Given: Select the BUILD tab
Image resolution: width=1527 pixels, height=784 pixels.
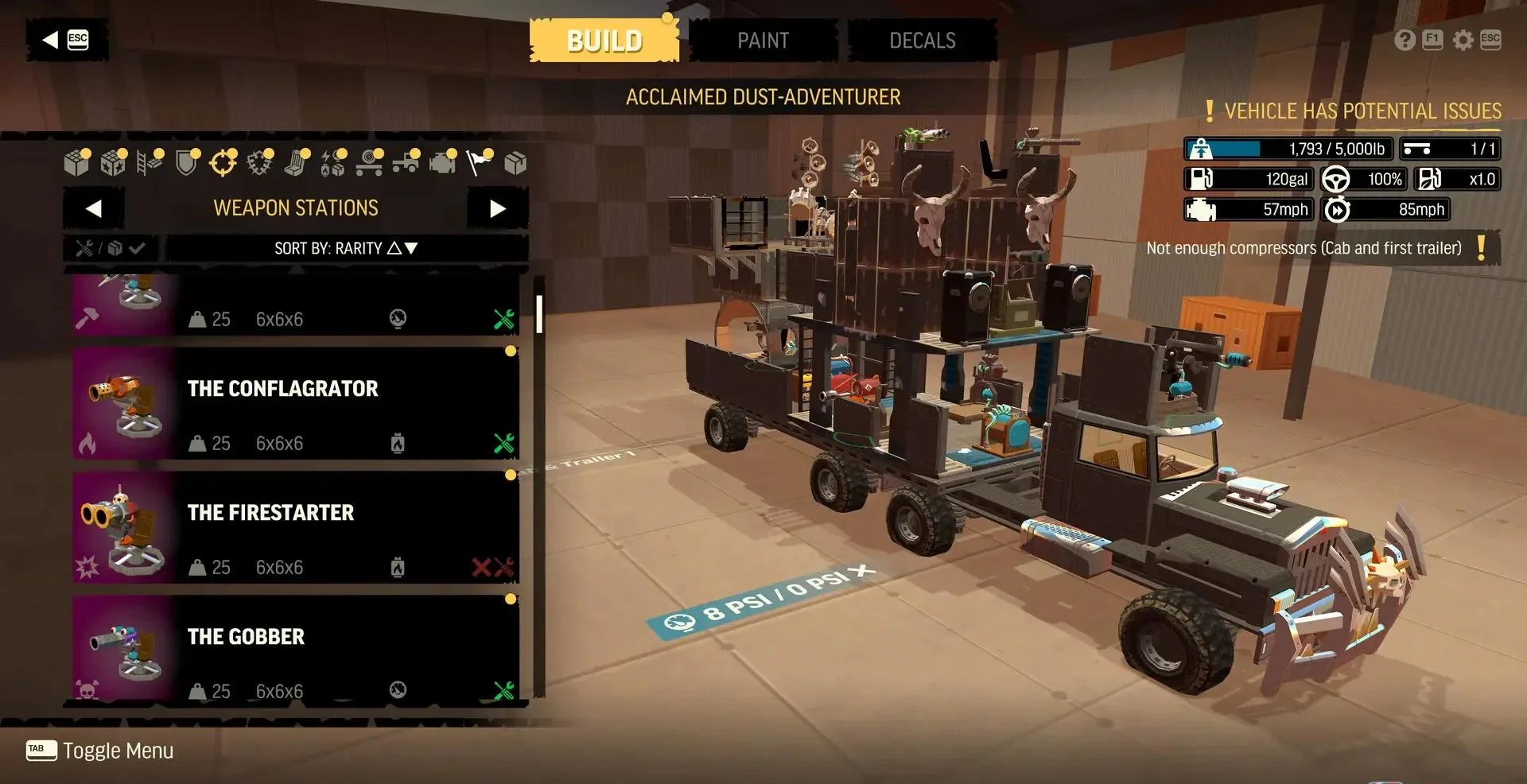Looking at the screenshot, I should [x=604, y=41].
